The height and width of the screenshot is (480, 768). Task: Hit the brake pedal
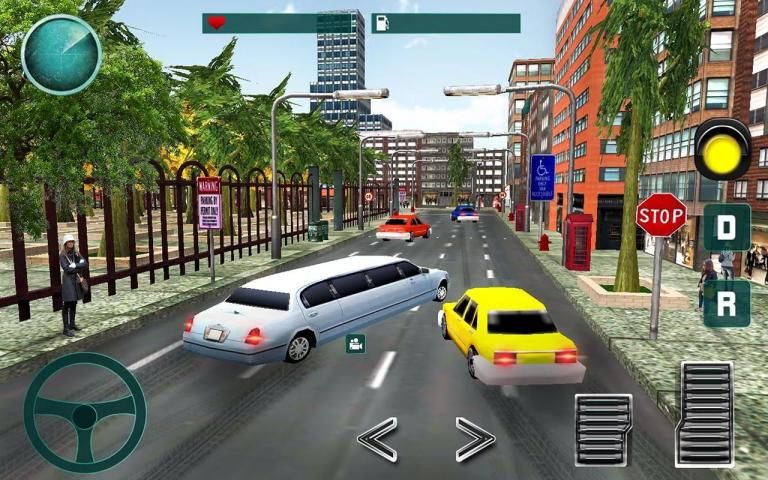(603, 429)
